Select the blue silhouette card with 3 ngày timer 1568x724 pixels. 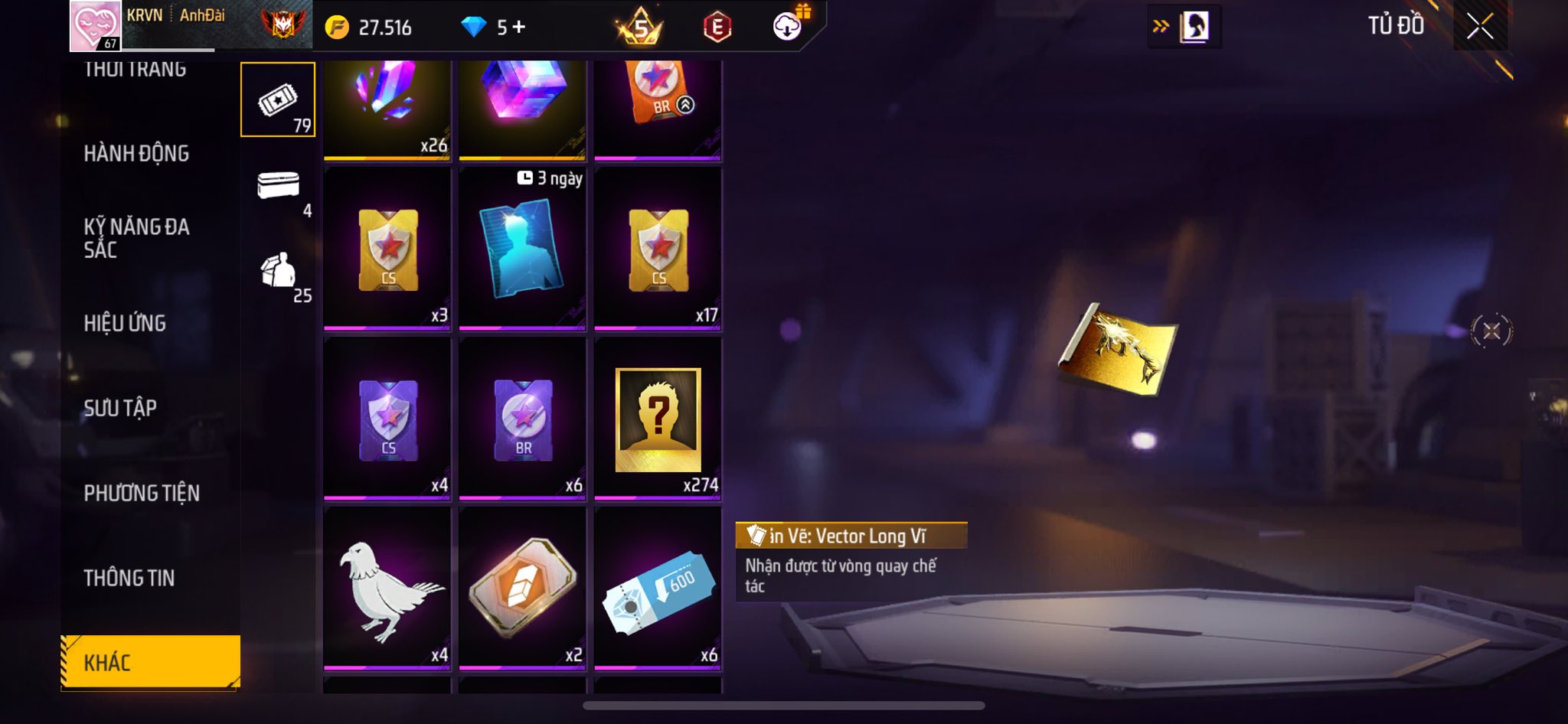pos(522,249)
